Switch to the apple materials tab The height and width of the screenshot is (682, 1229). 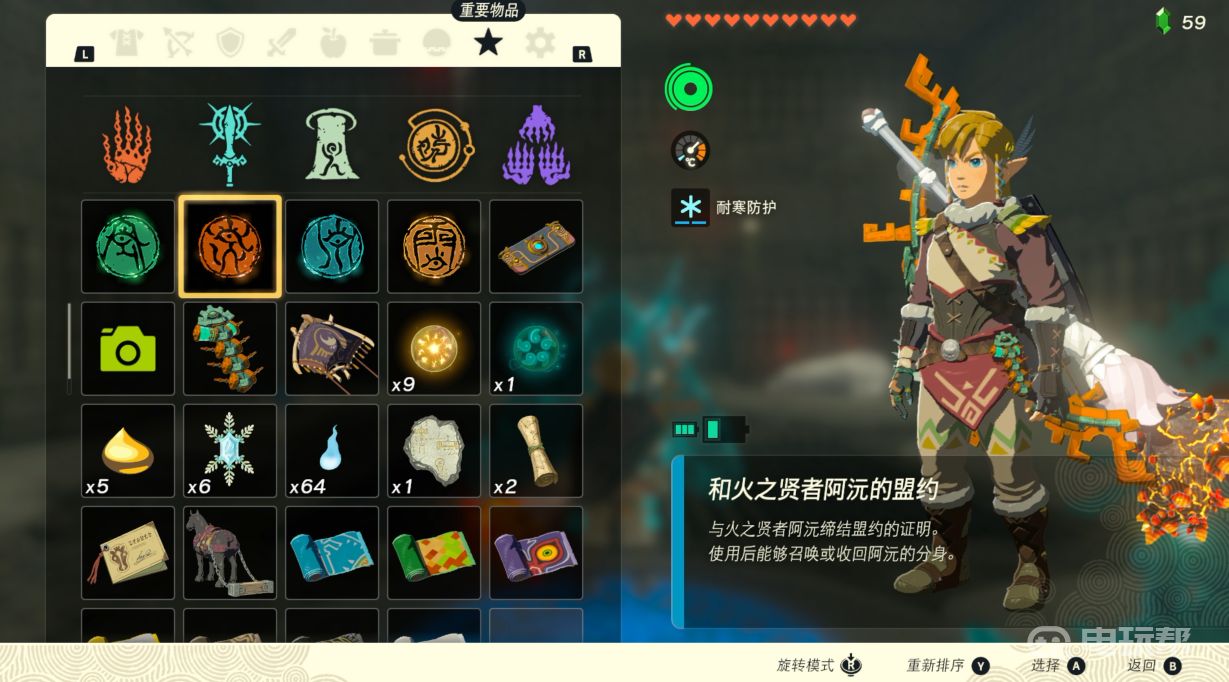(333, 42)
